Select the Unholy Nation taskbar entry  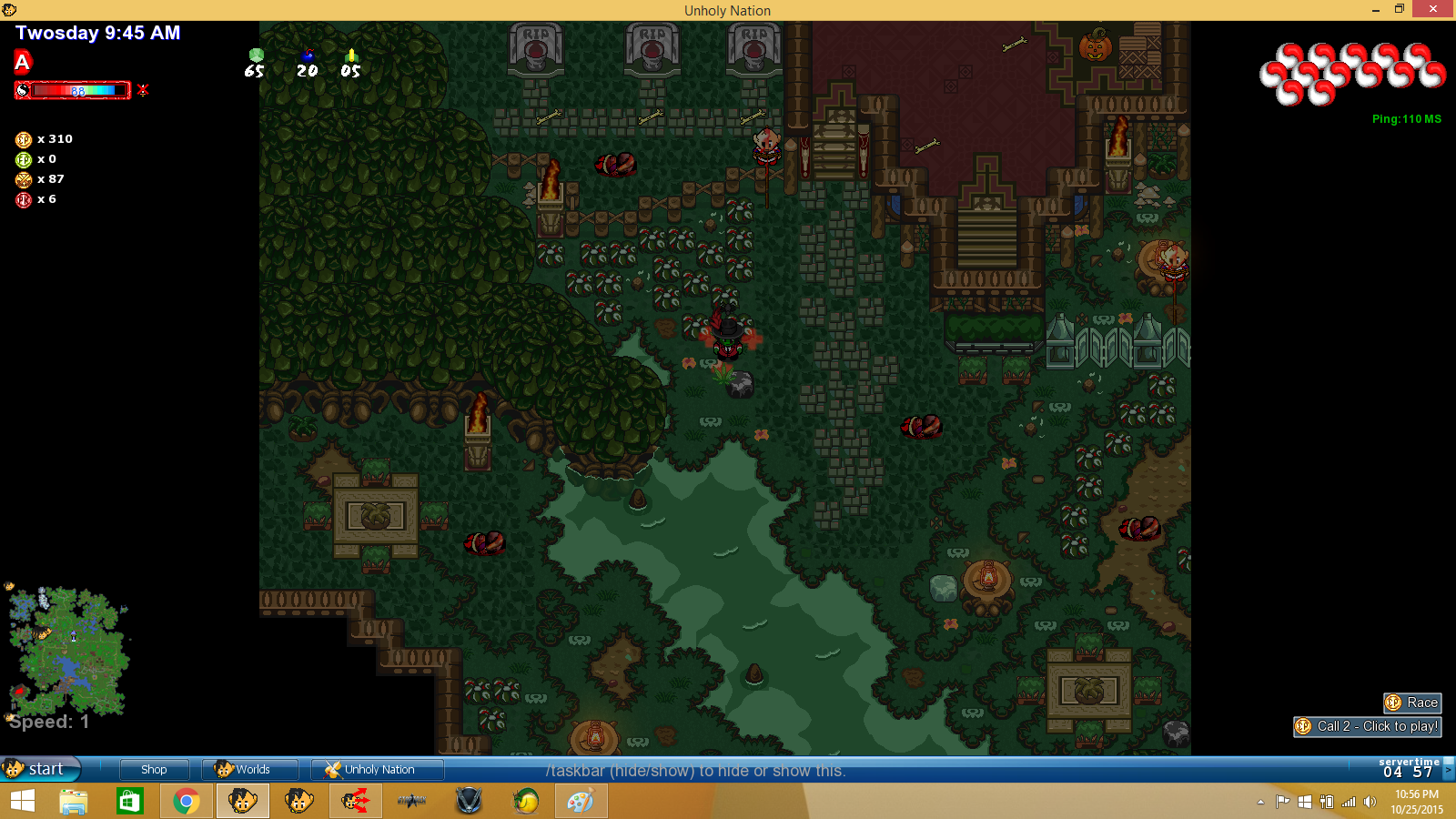tap(377, 769)
